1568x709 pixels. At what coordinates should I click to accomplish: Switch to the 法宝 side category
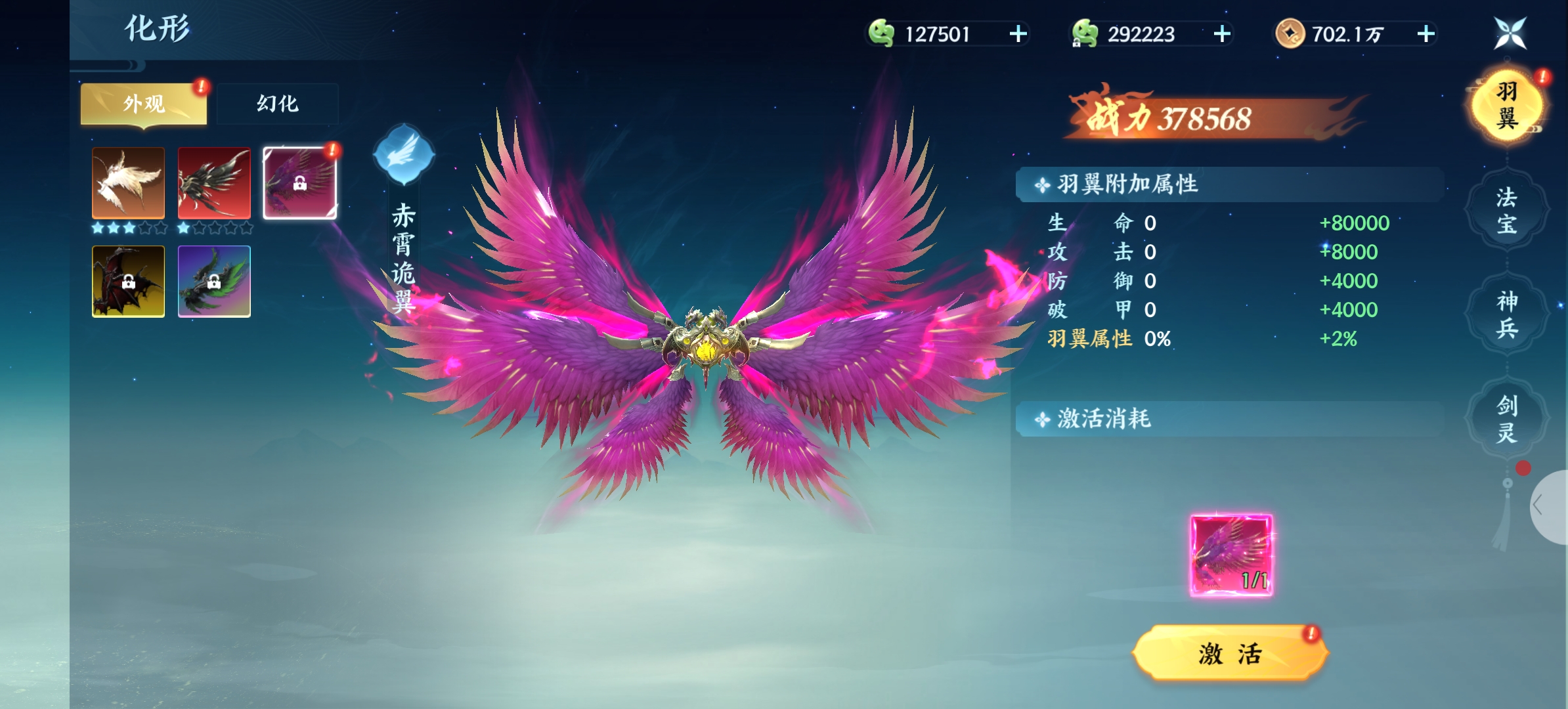tap(1506, 210)
